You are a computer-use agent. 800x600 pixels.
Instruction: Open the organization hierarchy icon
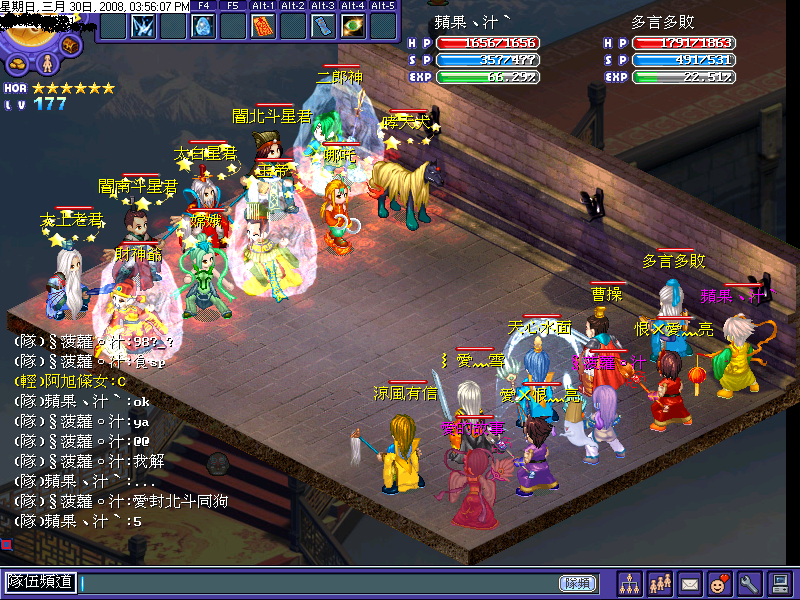[630, 583]
